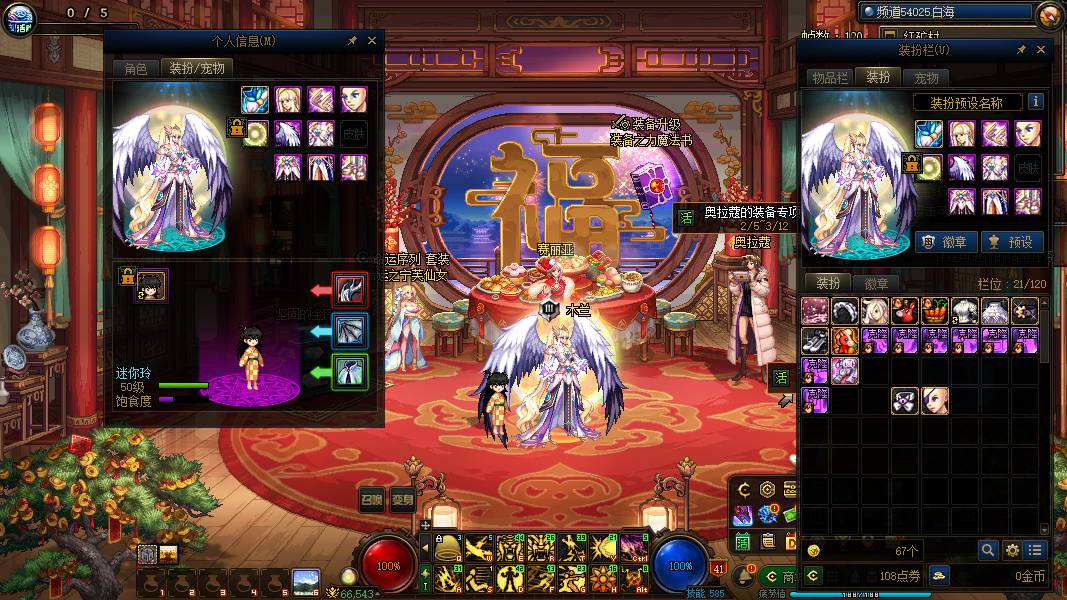Screen dimensions: 1067x600
Task: Select the pet portrait slot in personal info
Action: (152, 286)
